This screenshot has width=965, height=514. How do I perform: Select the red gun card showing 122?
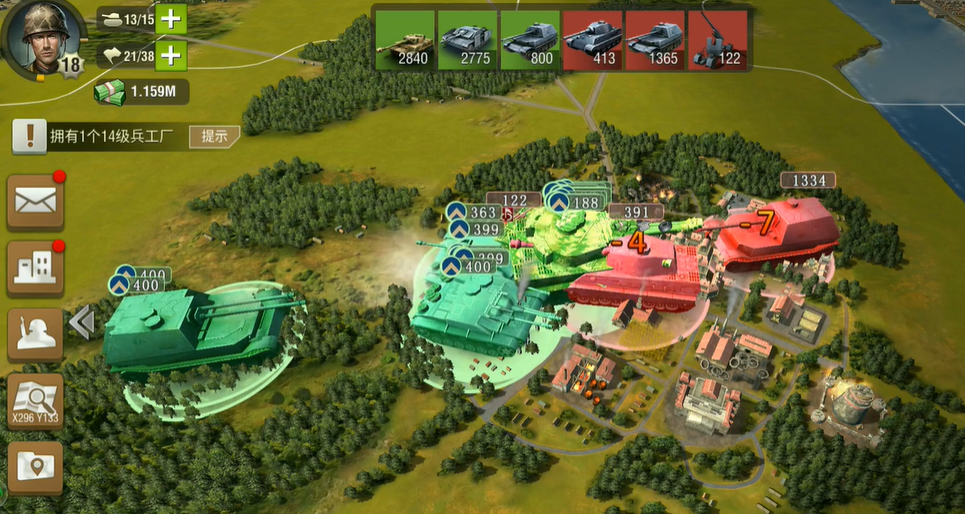point(717,40)
